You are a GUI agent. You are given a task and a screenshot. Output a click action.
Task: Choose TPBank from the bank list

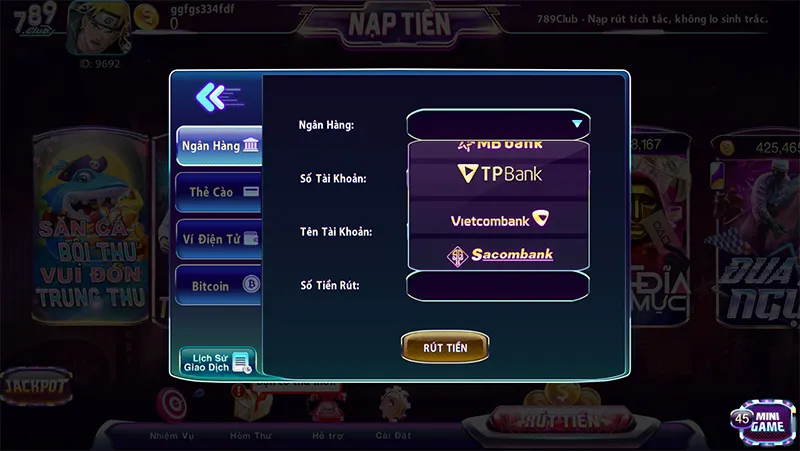click(x=499, y=175)
